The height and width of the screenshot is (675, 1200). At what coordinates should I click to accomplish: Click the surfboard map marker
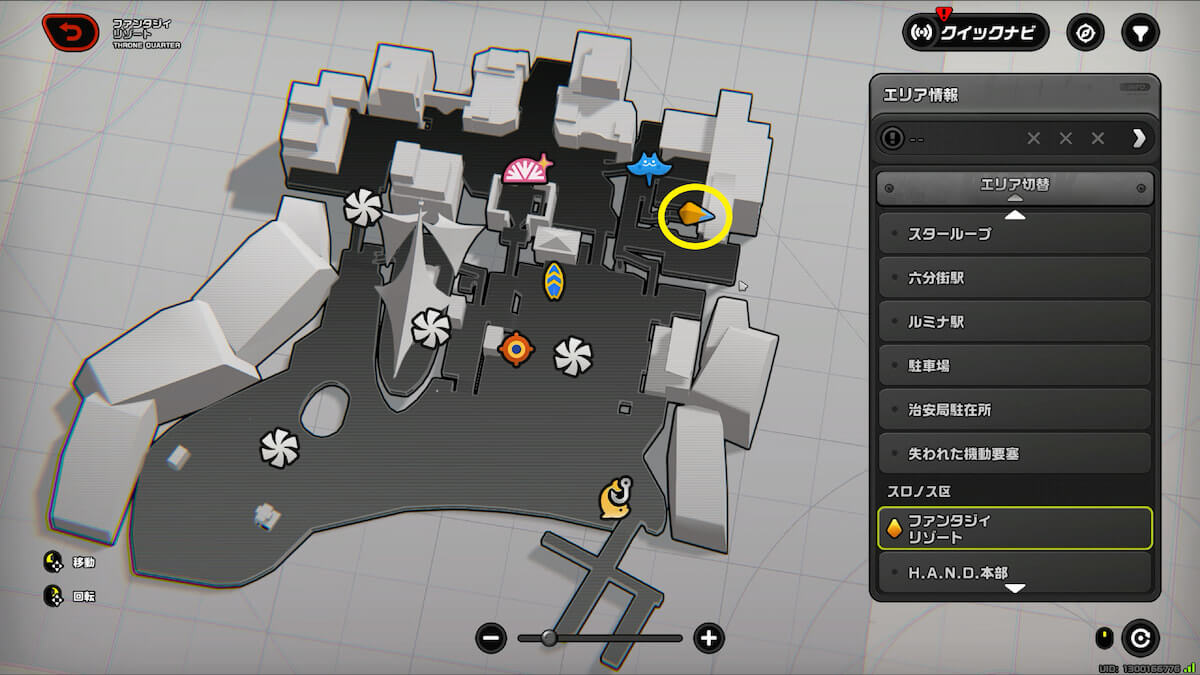[553, 282]
